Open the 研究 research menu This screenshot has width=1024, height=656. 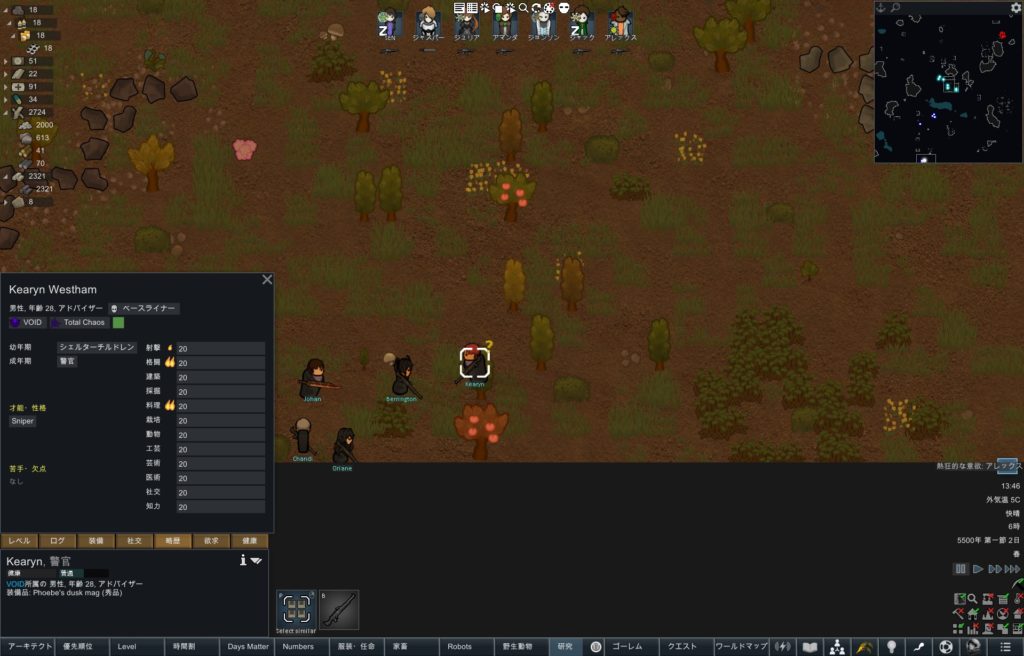pos(565,647)
